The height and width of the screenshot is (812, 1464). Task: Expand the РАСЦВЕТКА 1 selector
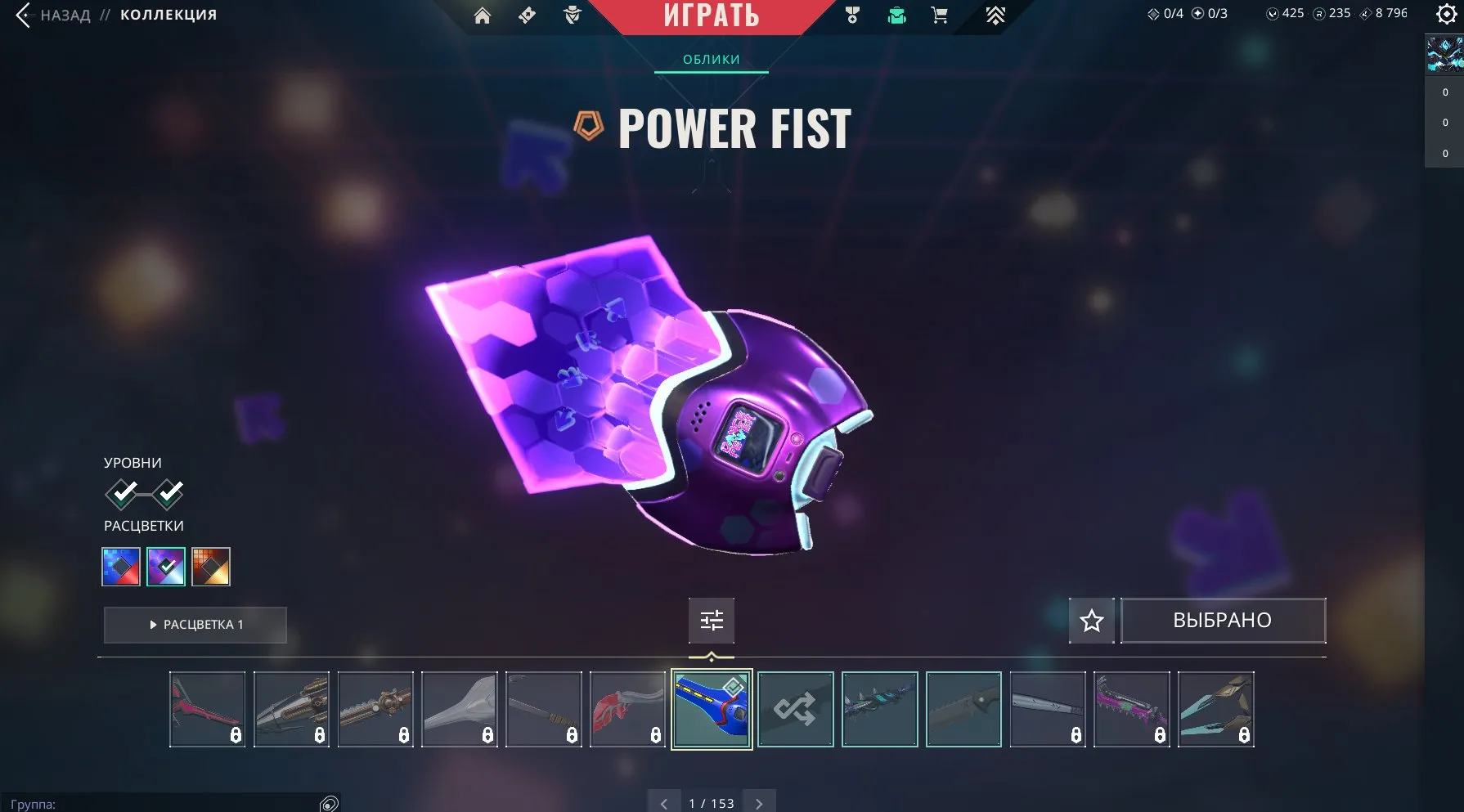coord(195,625)
